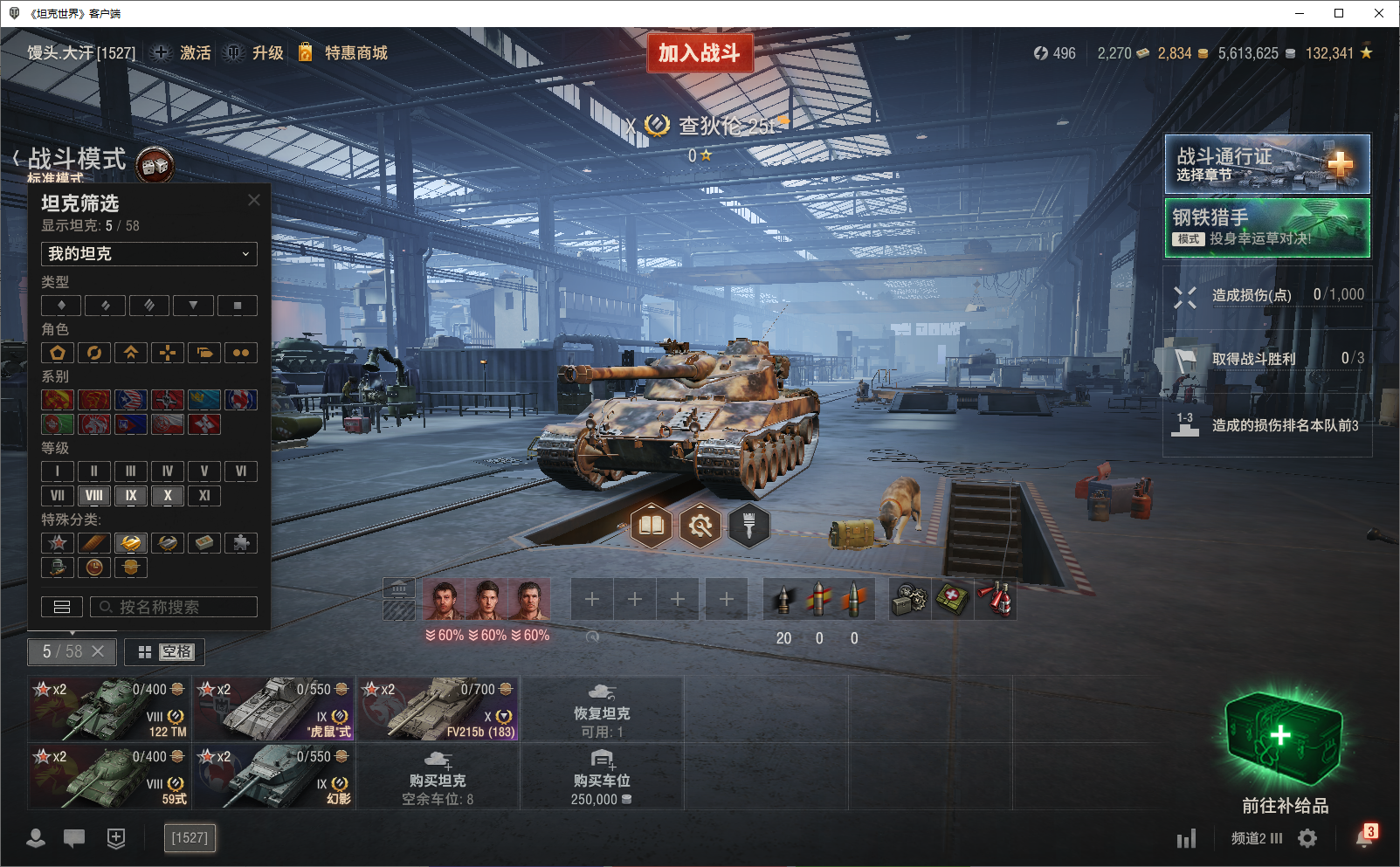Expand the 我的坦克 dropdown

pyautogui.click(x=149, y=254)
